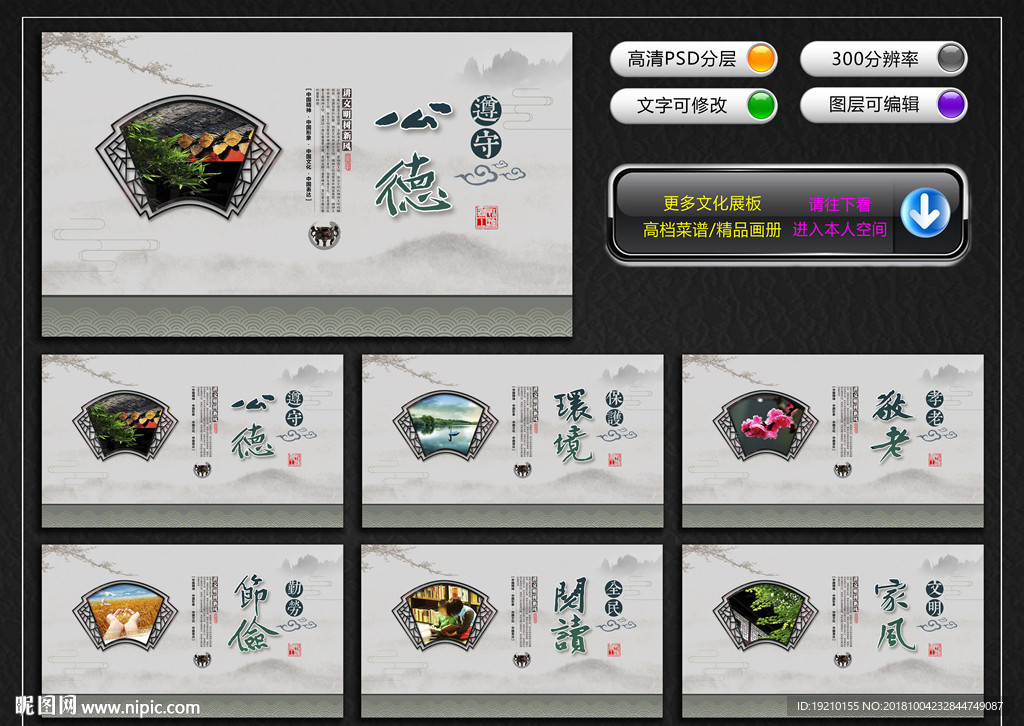Click the blue download arrow icon
1024x726 pixels.
[x=925, y=214]
